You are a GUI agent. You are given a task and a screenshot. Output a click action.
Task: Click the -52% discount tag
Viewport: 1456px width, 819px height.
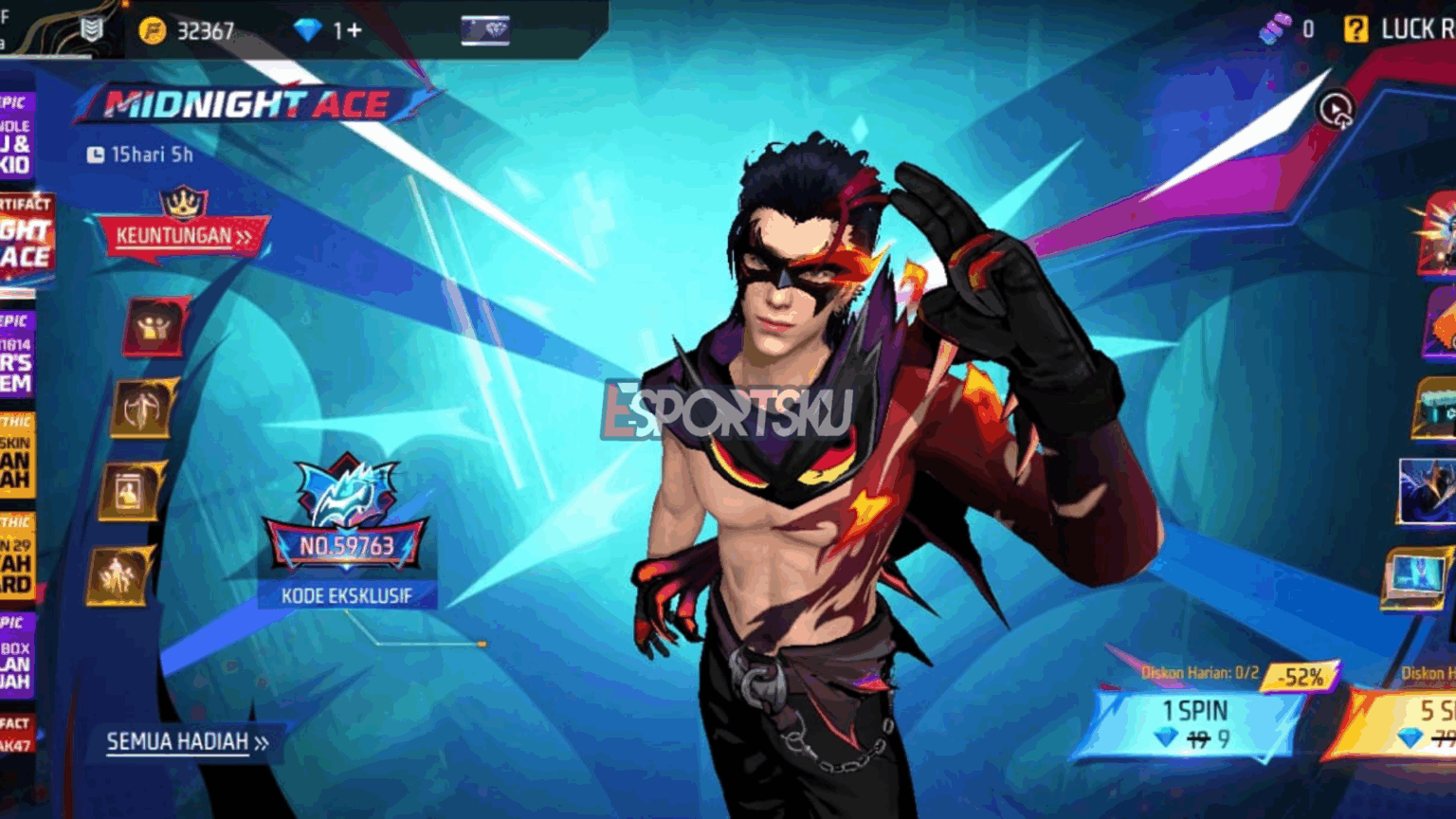point(1301,677)
